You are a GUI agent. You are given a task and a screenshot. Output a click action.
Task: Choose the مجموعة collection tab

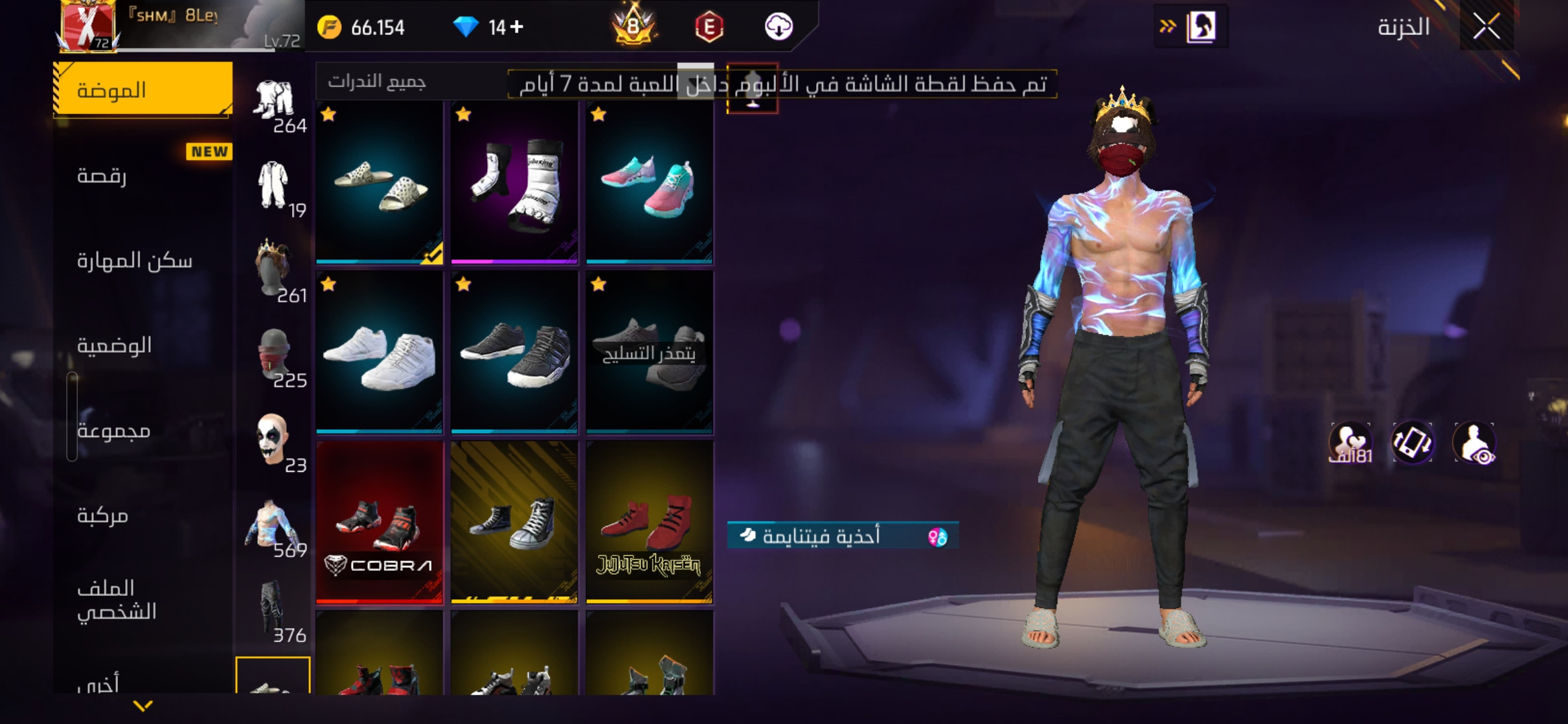point(143,430)
